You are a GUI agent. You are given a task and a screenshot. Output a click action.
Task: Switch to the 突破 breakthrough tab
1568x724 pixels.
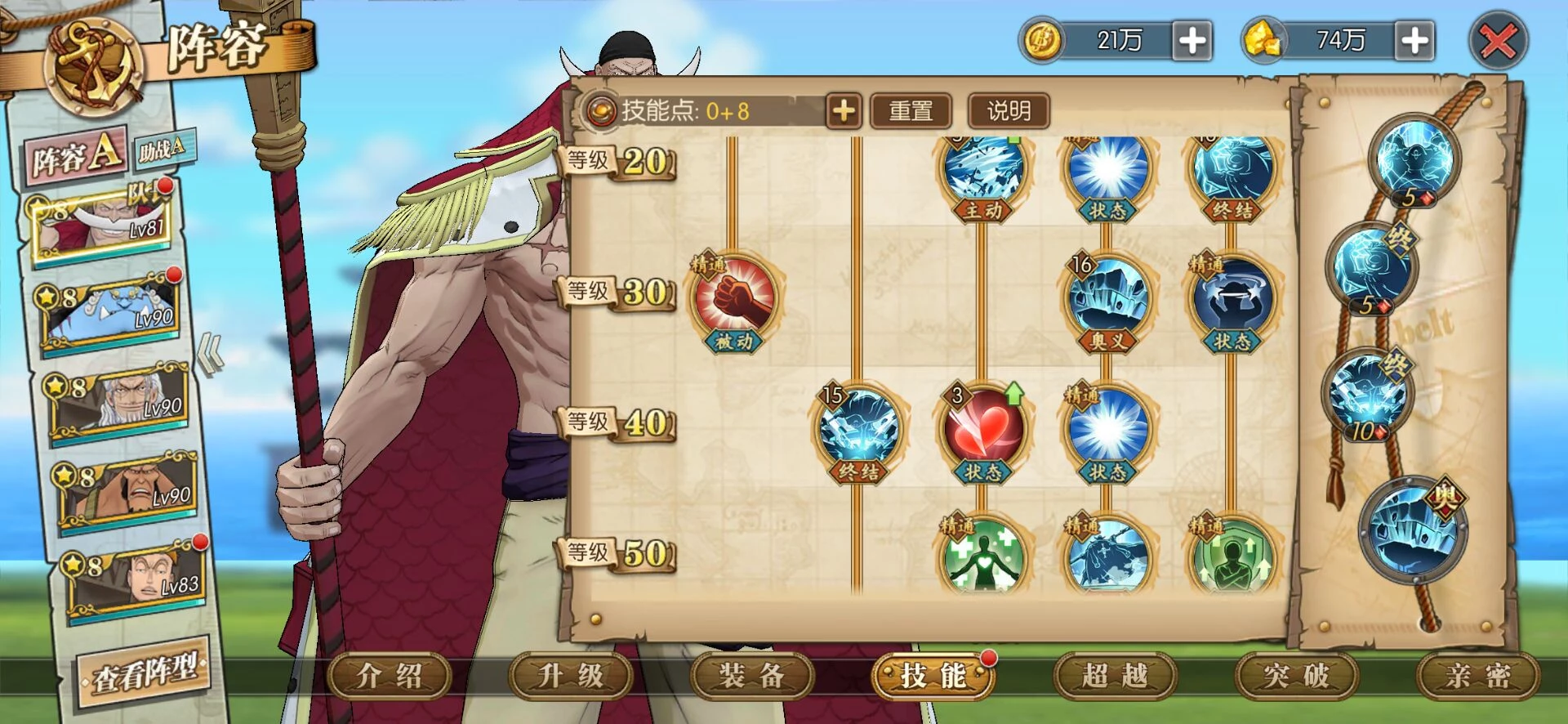click(1296, 677)
